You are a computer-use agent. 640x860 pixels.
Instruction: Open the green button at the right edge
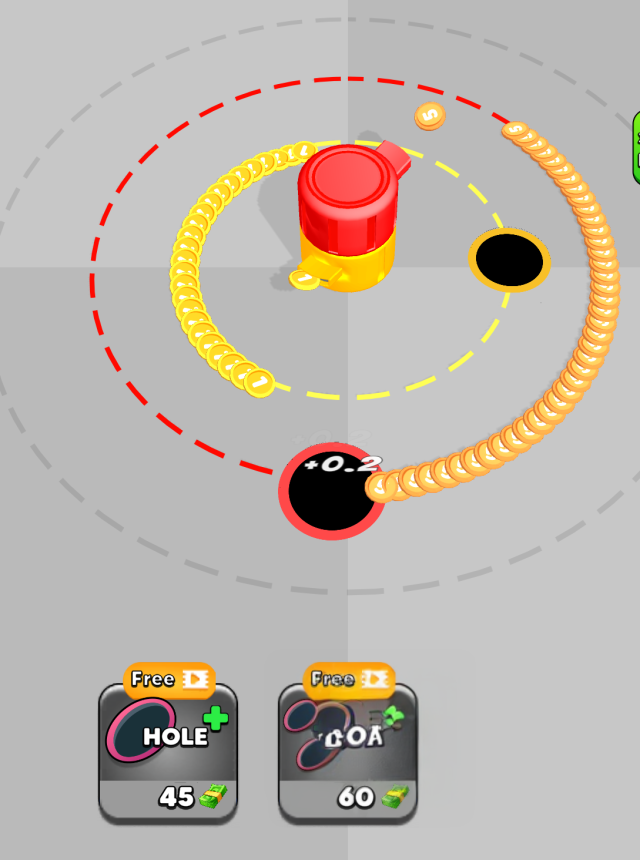(635, 148)
